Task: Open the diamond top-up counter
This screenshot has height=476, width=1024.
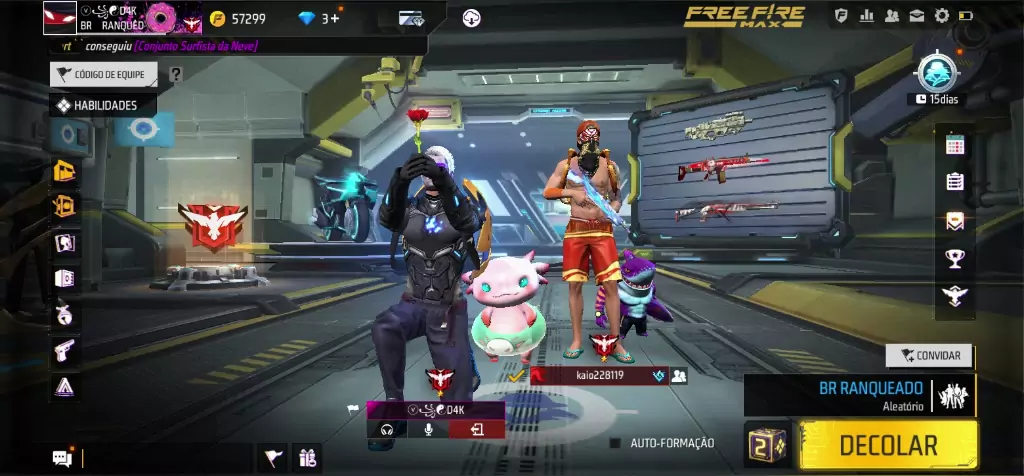Action: pos(320,18)
